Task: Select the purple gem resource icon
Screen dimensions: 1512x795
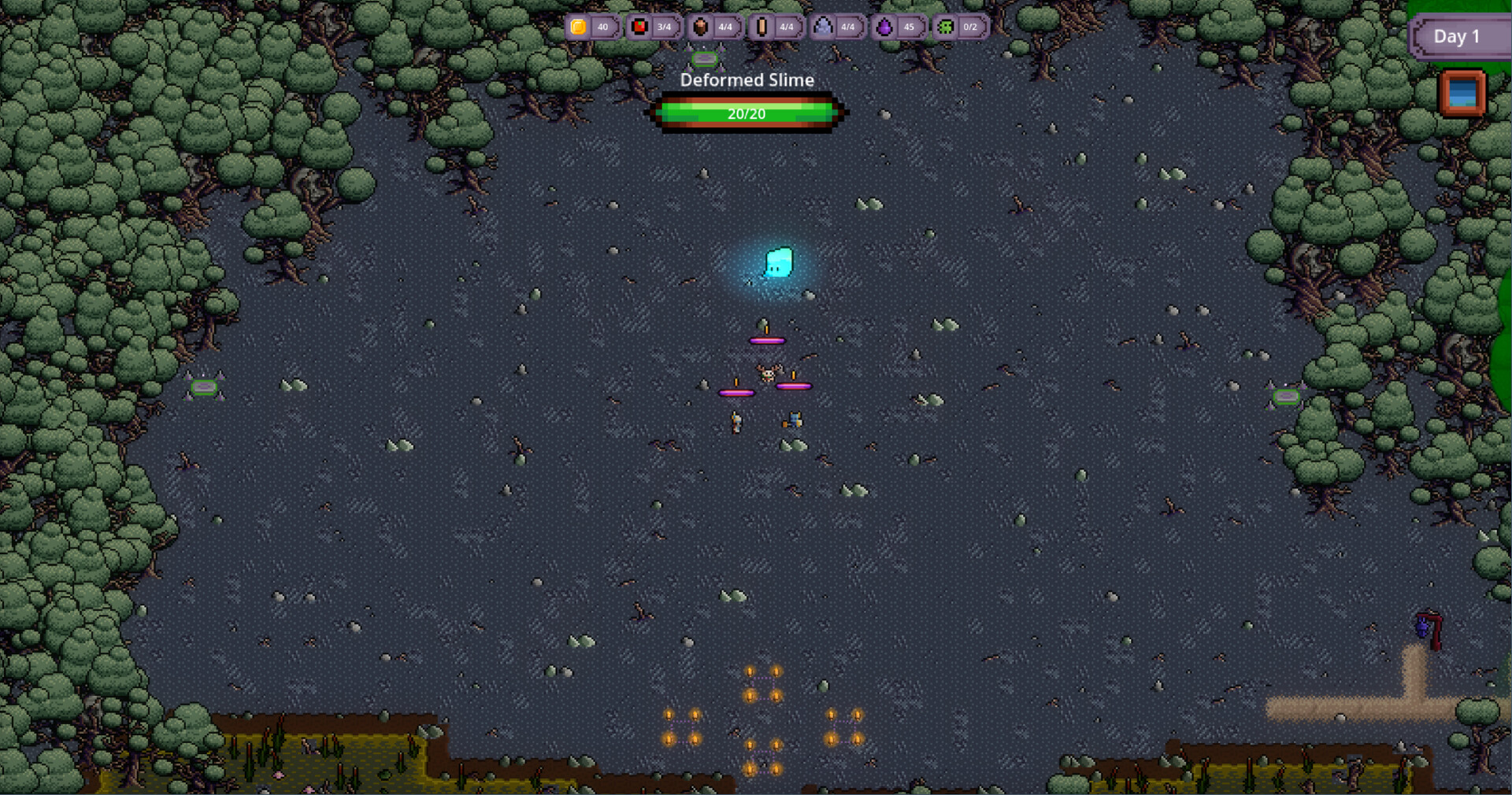Action: tap(884, 28)
